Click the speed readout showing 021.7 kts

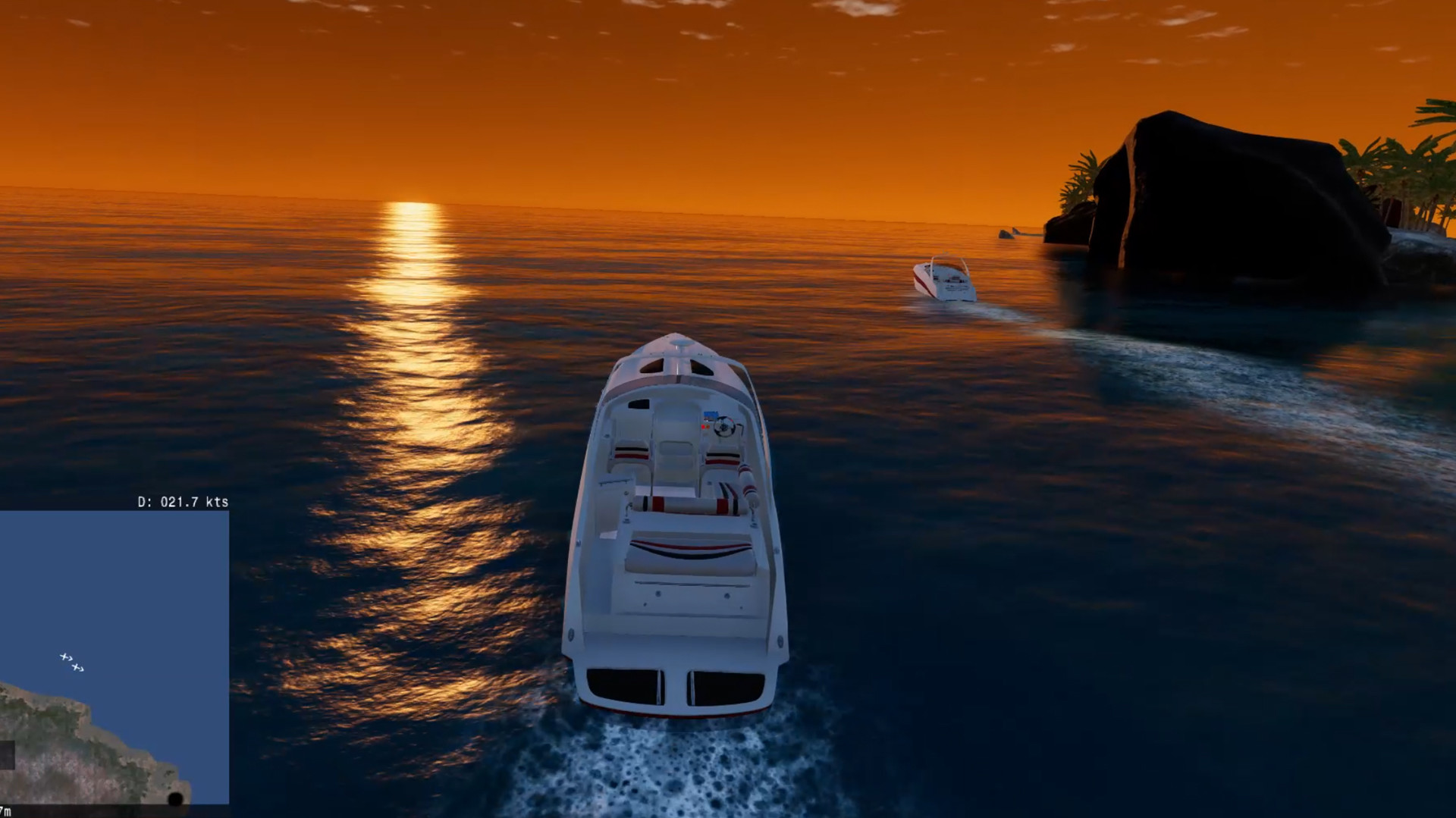182,501
